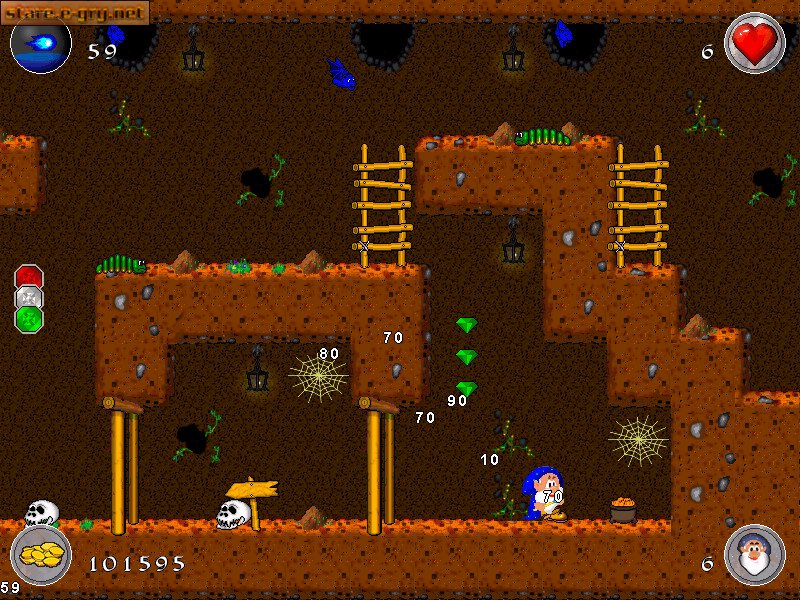The image size is (800, 600).
Task: Choose the red gem indicator
Action: [29, 277]
